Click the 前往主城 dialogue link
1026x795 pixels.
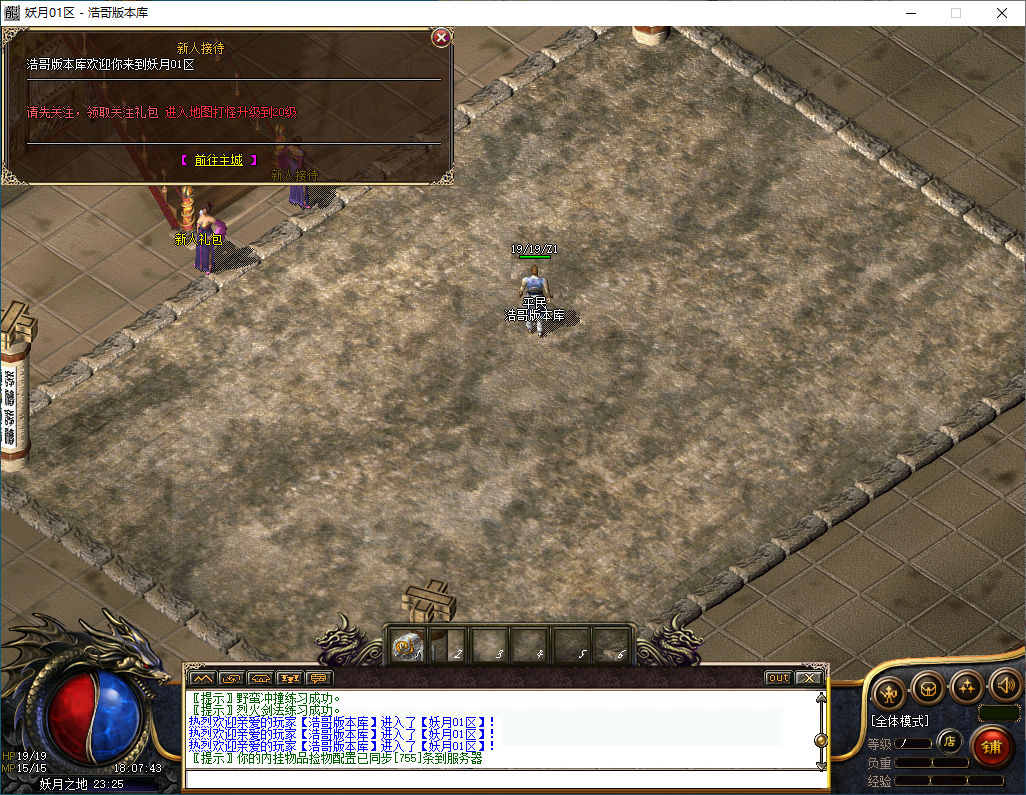coord(218,160)
